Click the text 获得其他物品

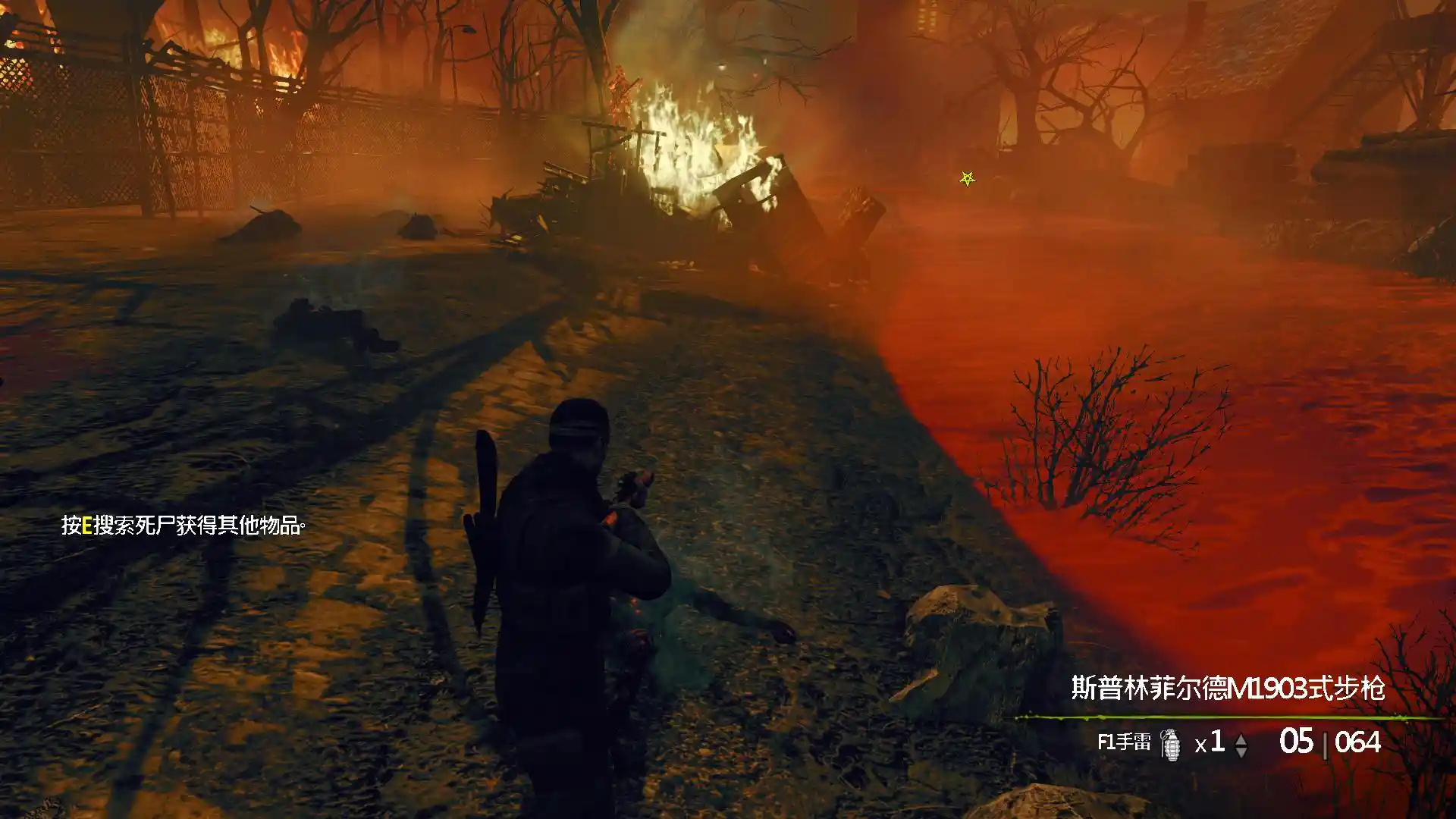243,526
